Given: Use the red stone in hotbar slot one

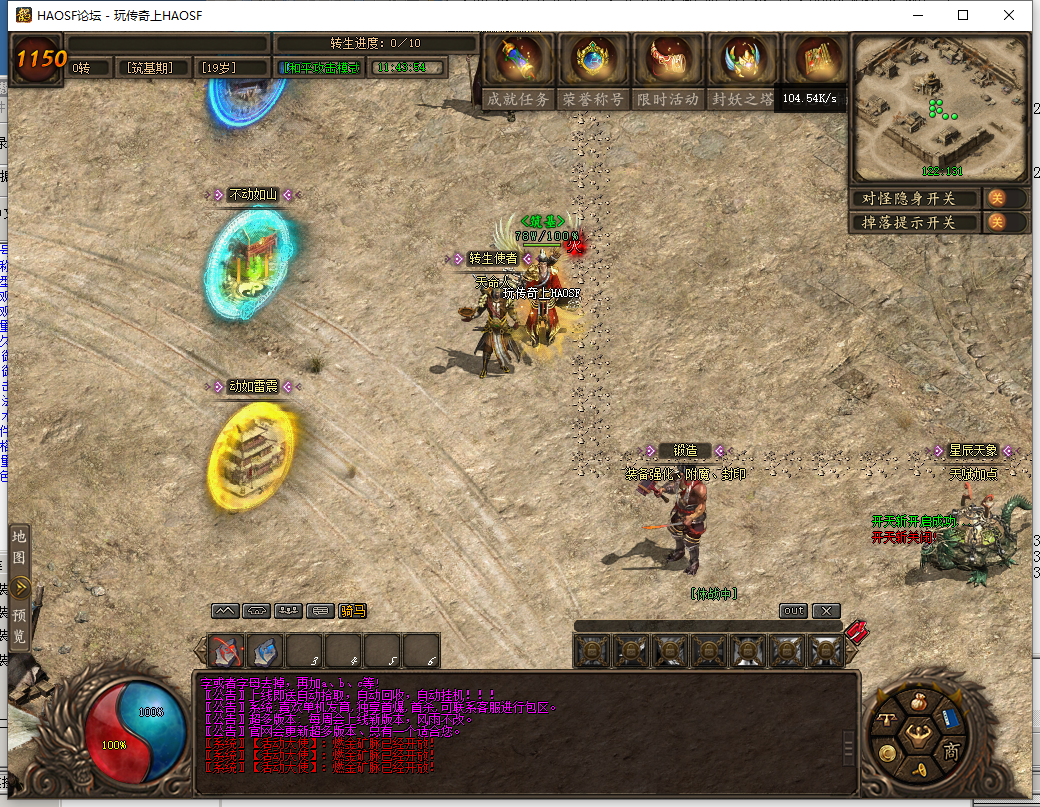Looking at the screenshot, I should 227,651.
